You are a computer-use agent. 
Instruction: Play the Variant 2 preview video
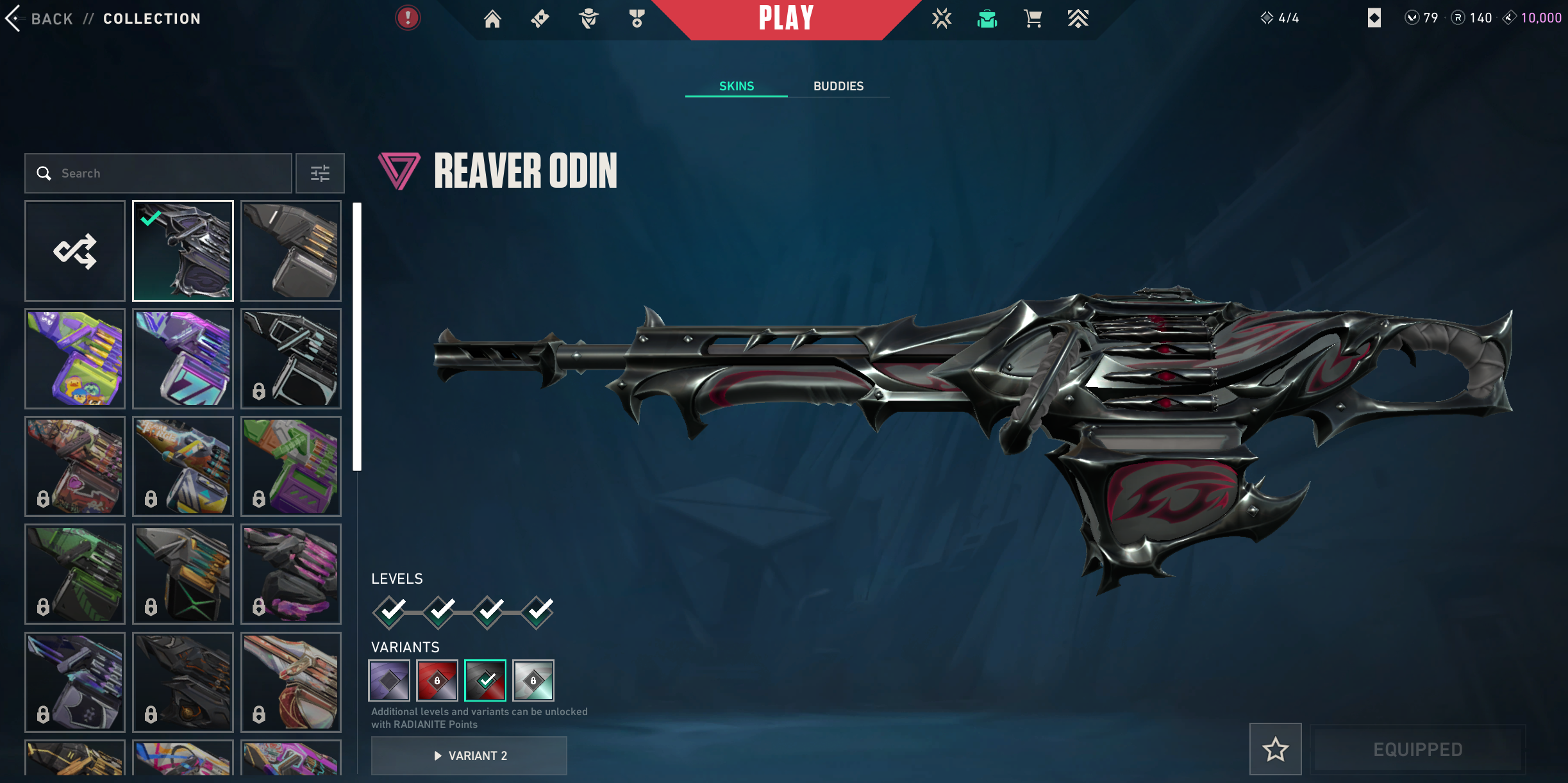[x=469, y=755]
